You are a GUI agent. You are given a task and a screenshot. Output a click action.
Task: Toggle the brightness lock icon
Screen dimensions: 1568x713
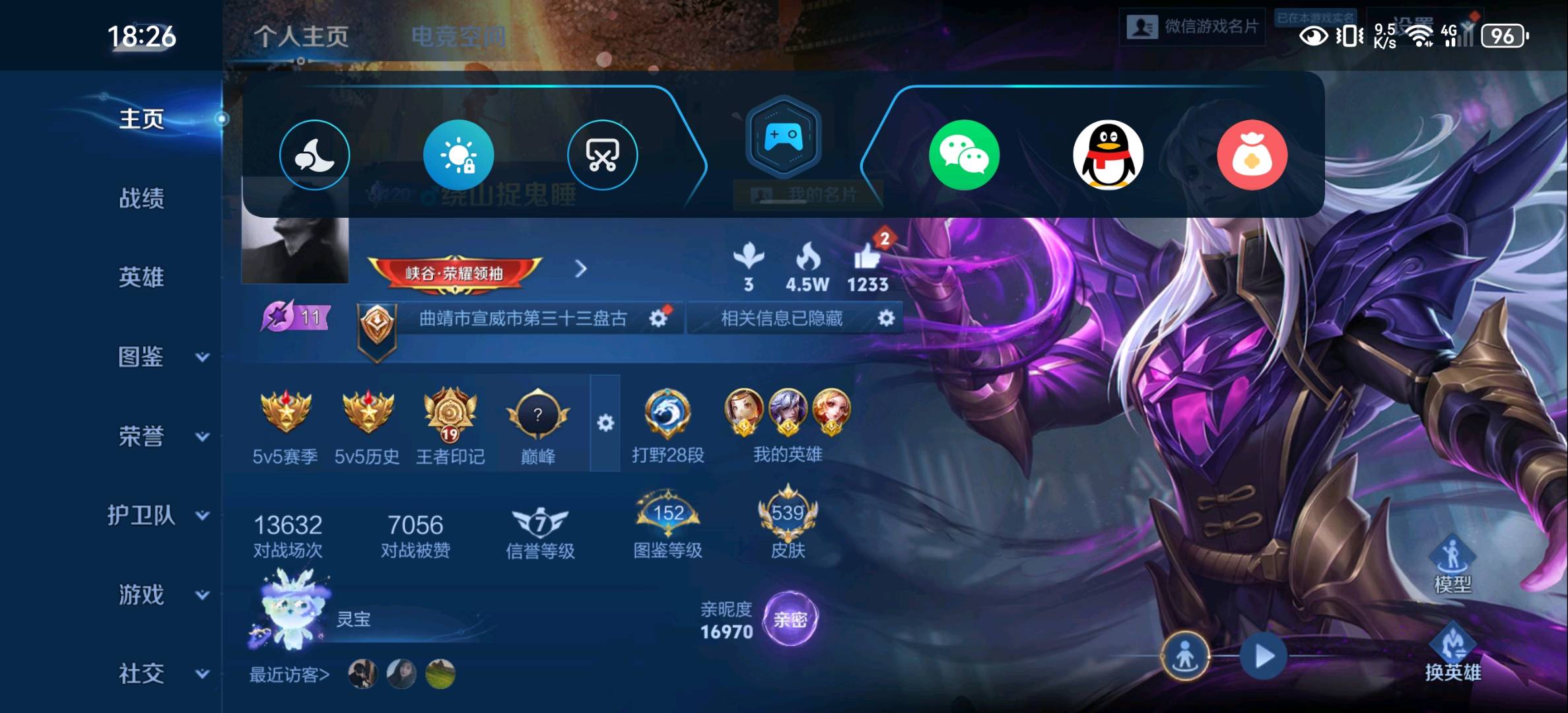[x=458, y=155]
